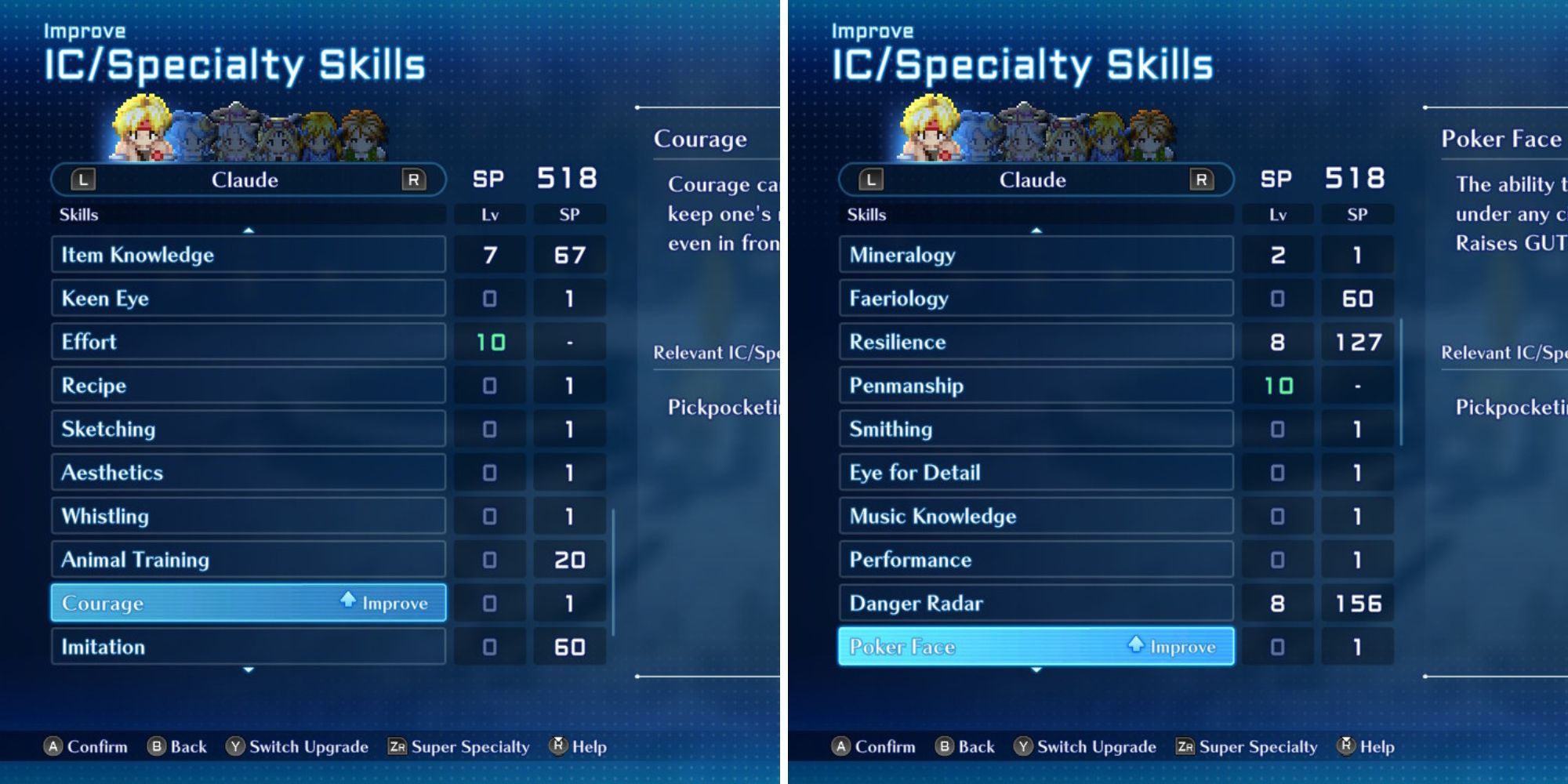The image size is (1568, 784).
Task: Click the up arrow above Item Knowledge
Action: pyautogui.click(x=249, y=230)
